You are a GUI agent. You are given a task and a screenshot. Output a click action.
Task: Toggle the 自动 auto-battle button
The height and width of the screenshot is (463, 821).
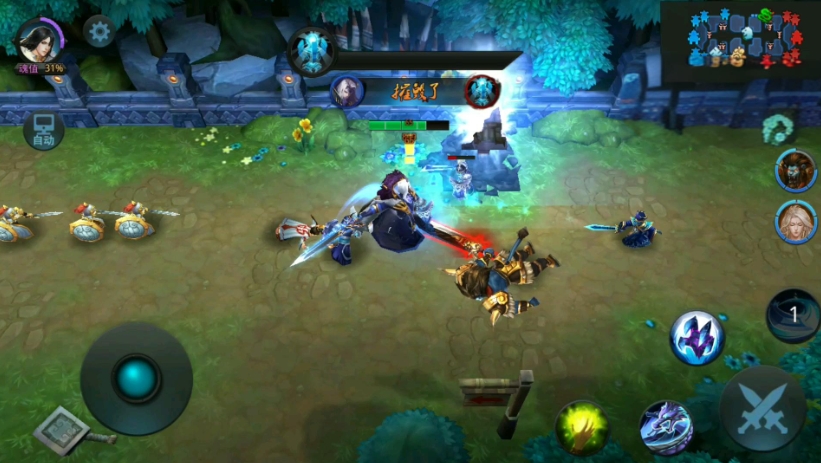pos(43,130)
